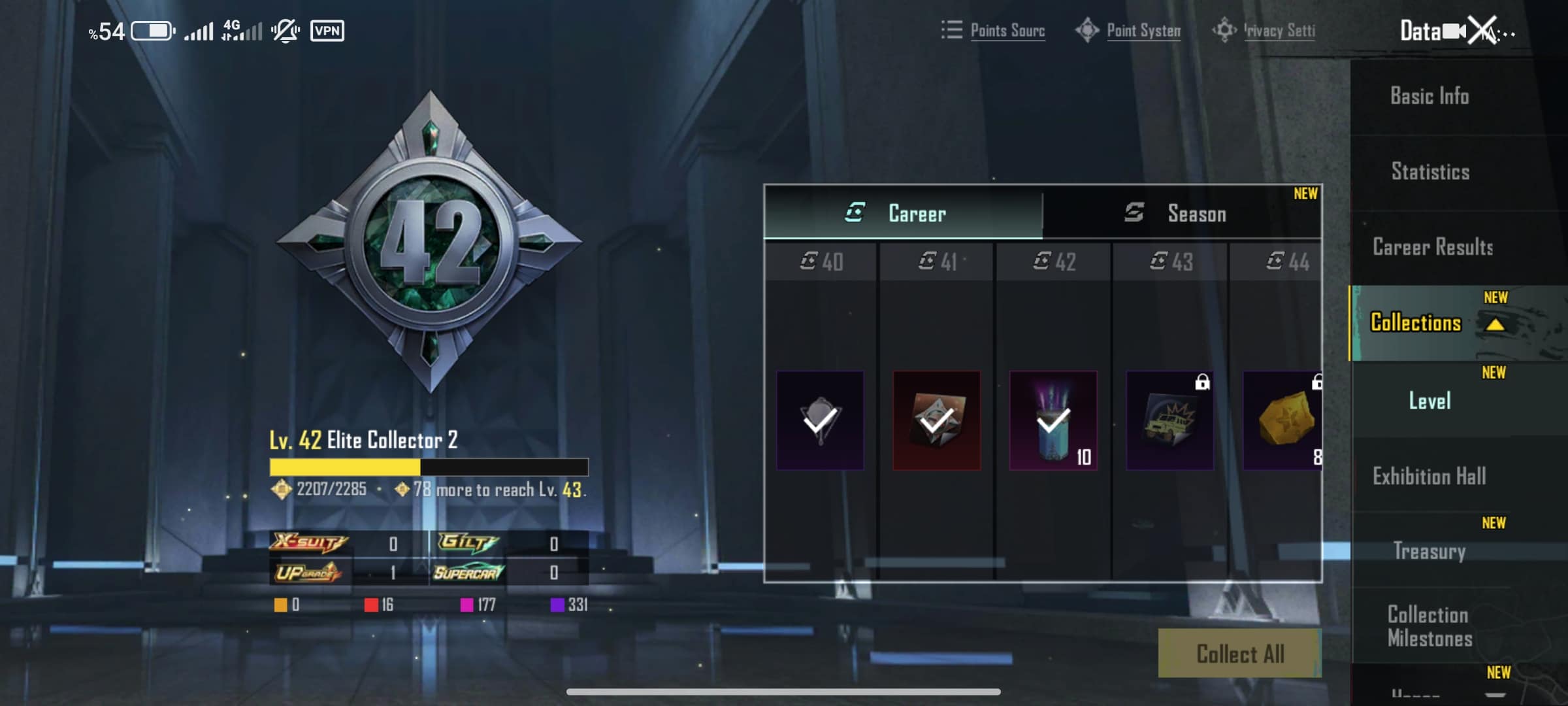
Task: Open the Basic Info section
Action: pos(1429,96)
